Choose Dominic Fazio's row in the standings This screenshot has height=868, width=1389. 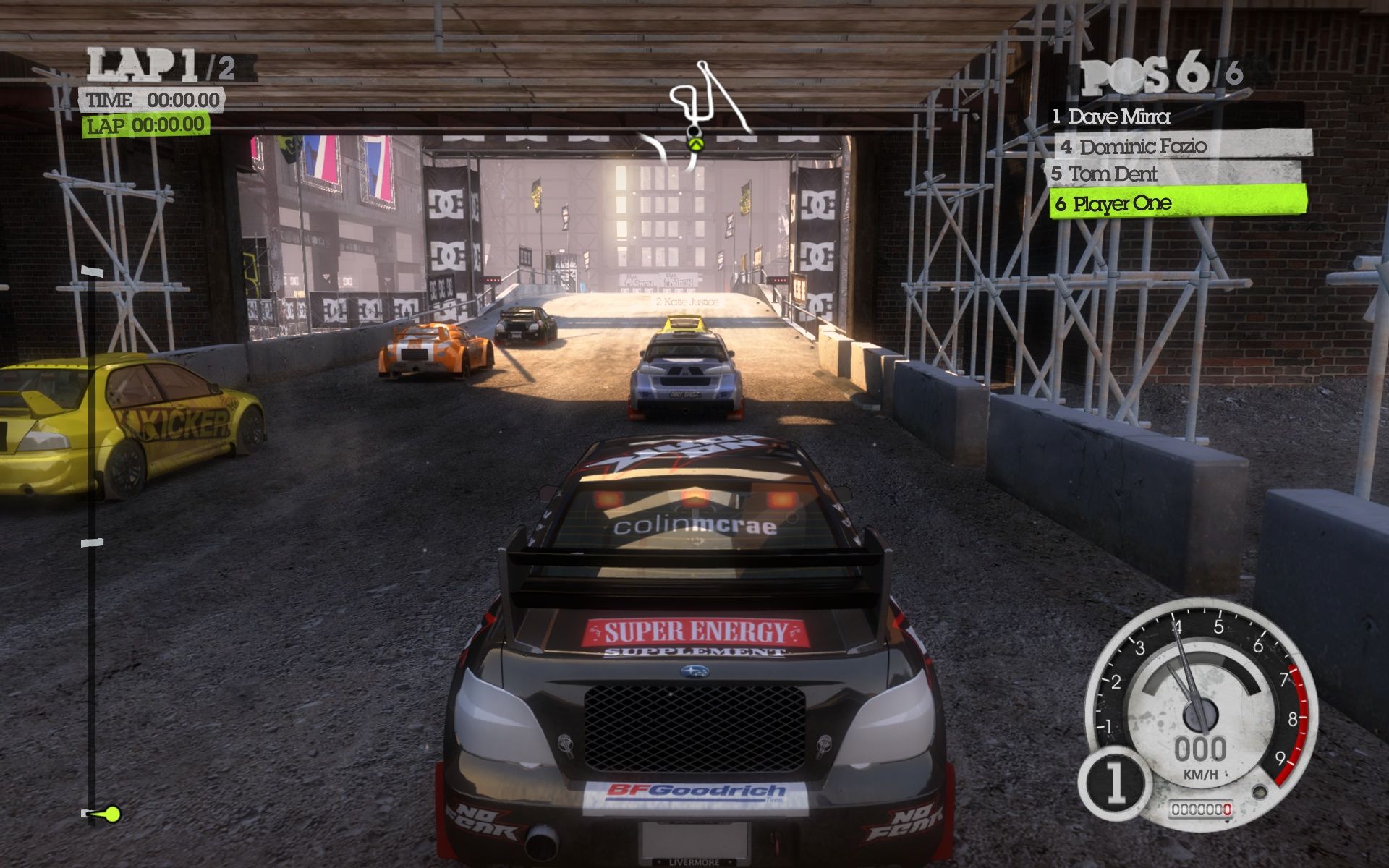click(x=1181, y=145)
